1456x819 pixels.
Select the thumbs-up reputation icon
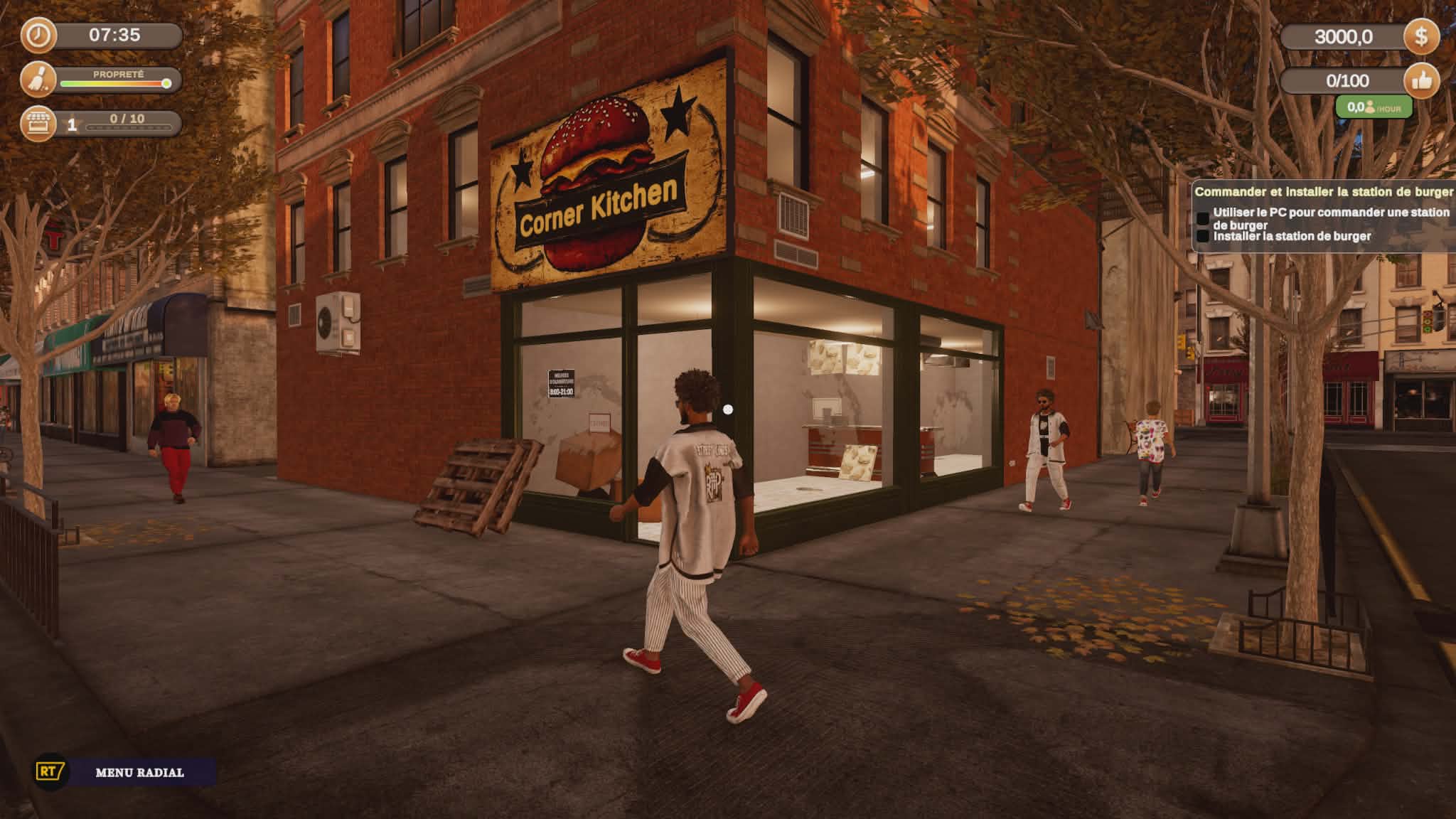[x=1421, y=81]
